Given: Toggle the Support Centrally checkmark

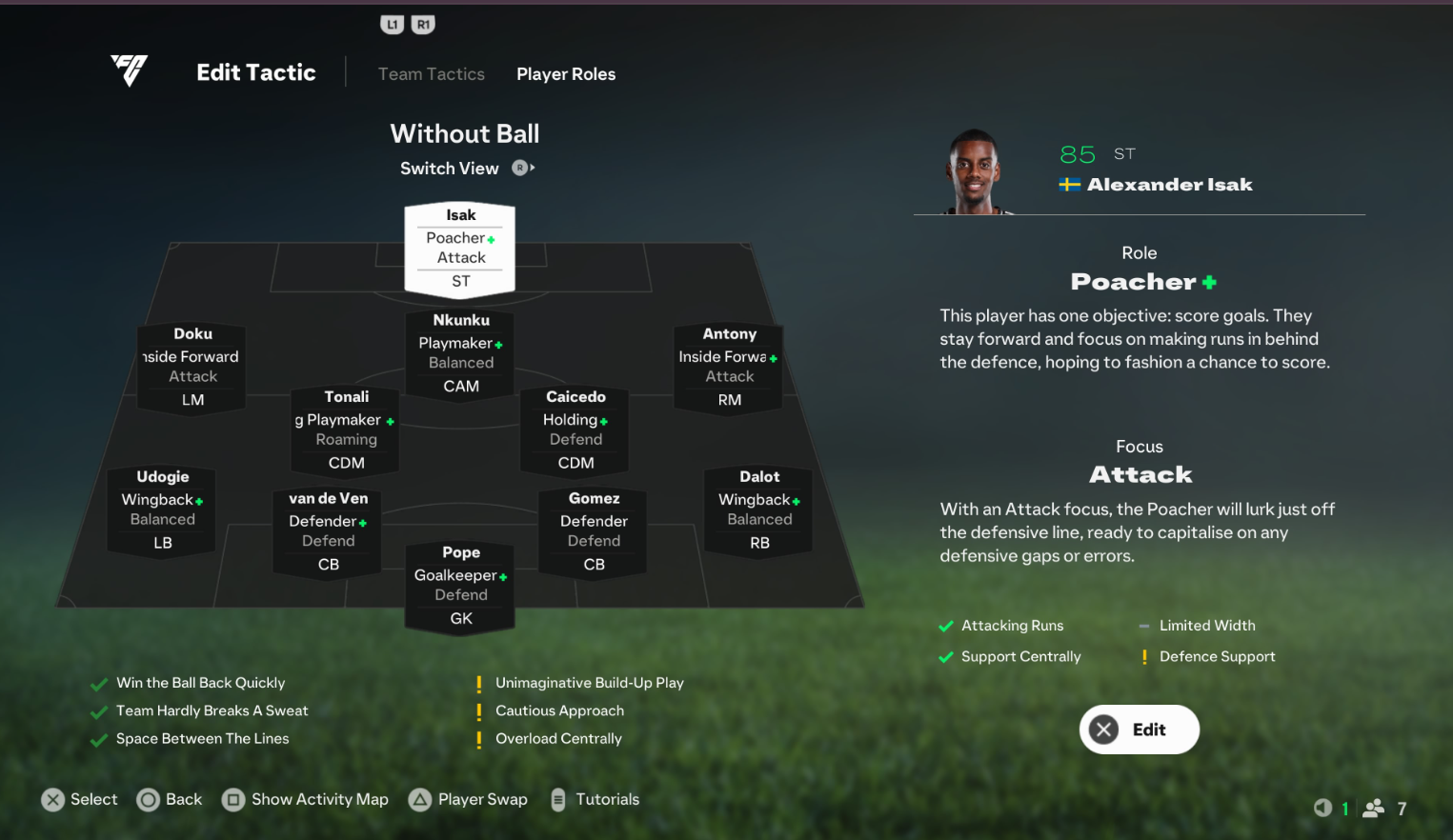Looking at the screenshot, I should [946, 656].
